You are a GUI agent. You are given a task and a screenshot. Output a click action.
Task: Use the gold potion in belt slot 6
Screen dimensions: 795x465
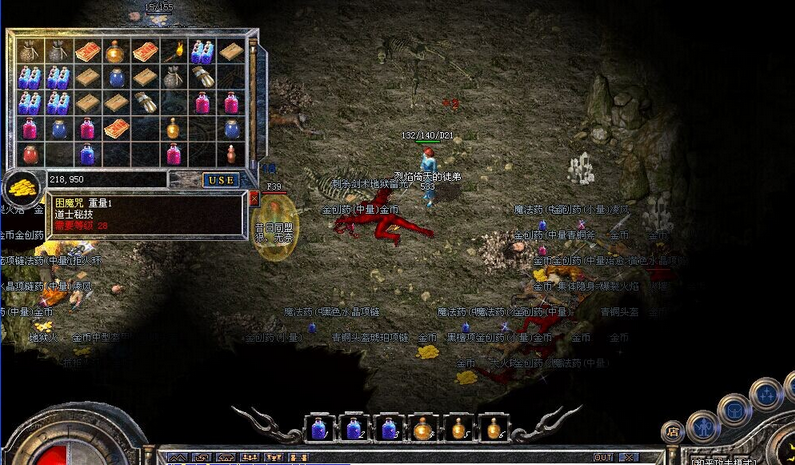tap(493, 427)
